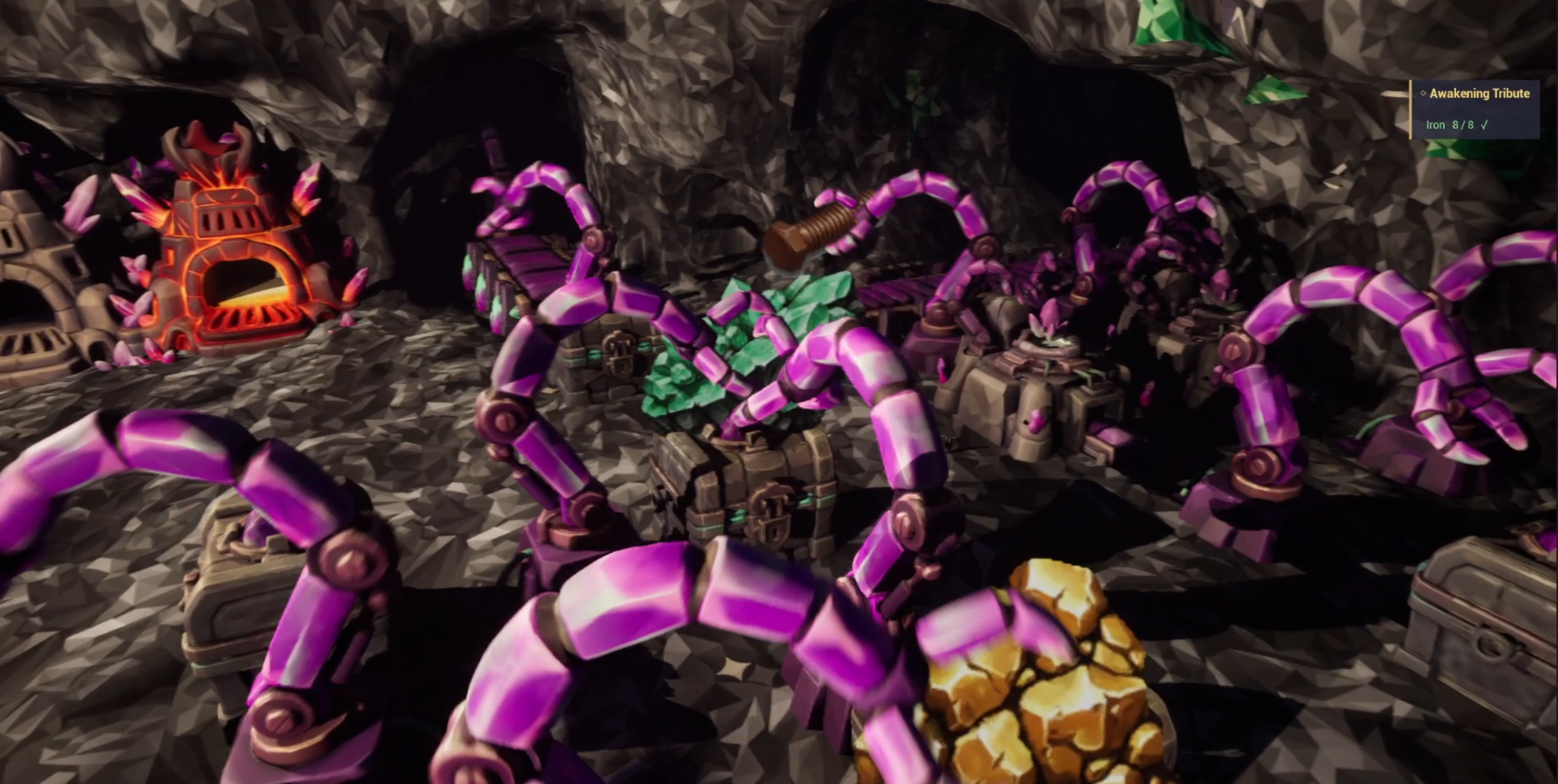
Task: Toggle the quest objective check for Iron
Action: tap(1484, 125)
